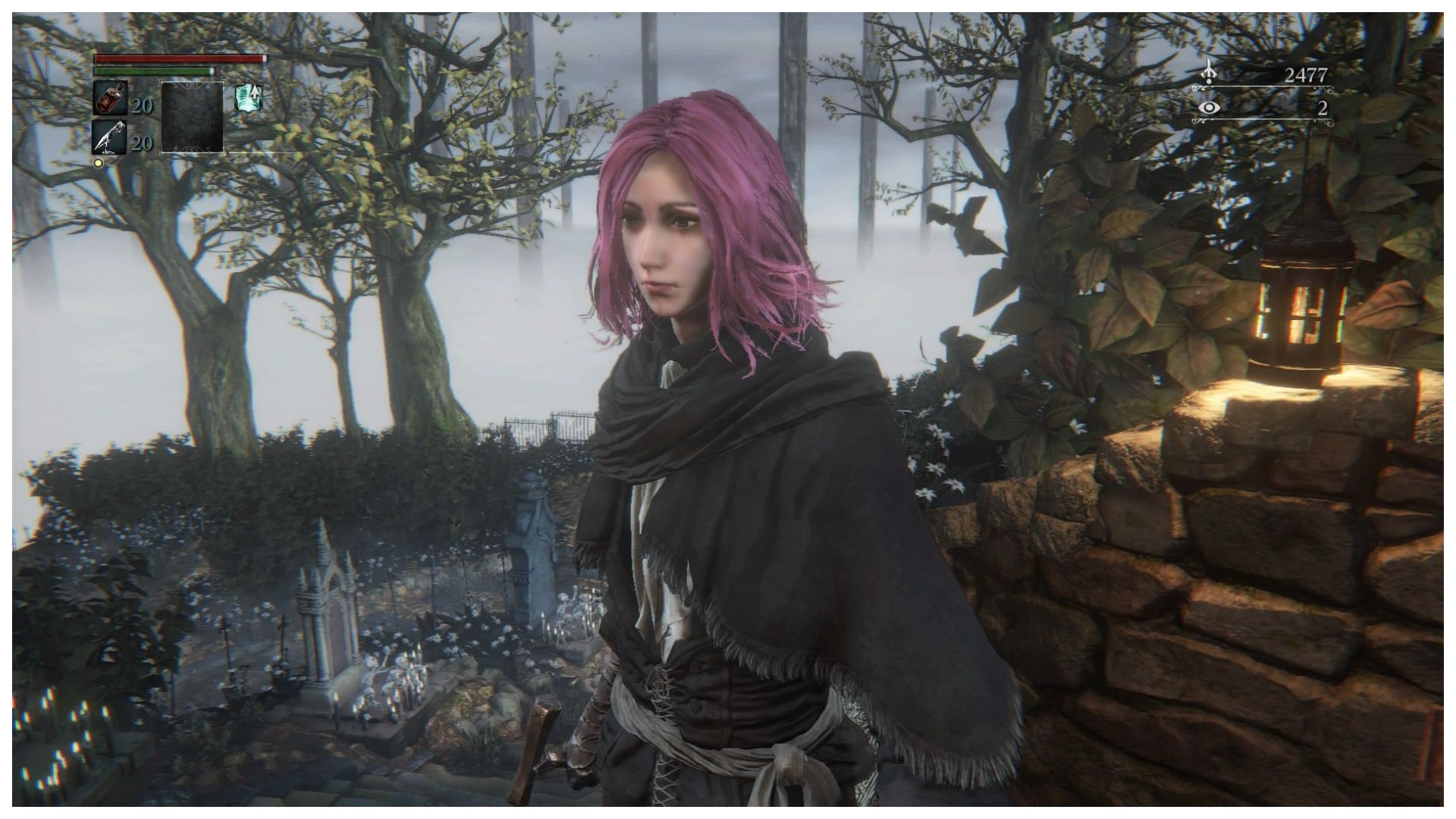Click the Blood Echoes rune icon

pyautogui.click(x=1209, y=73)
